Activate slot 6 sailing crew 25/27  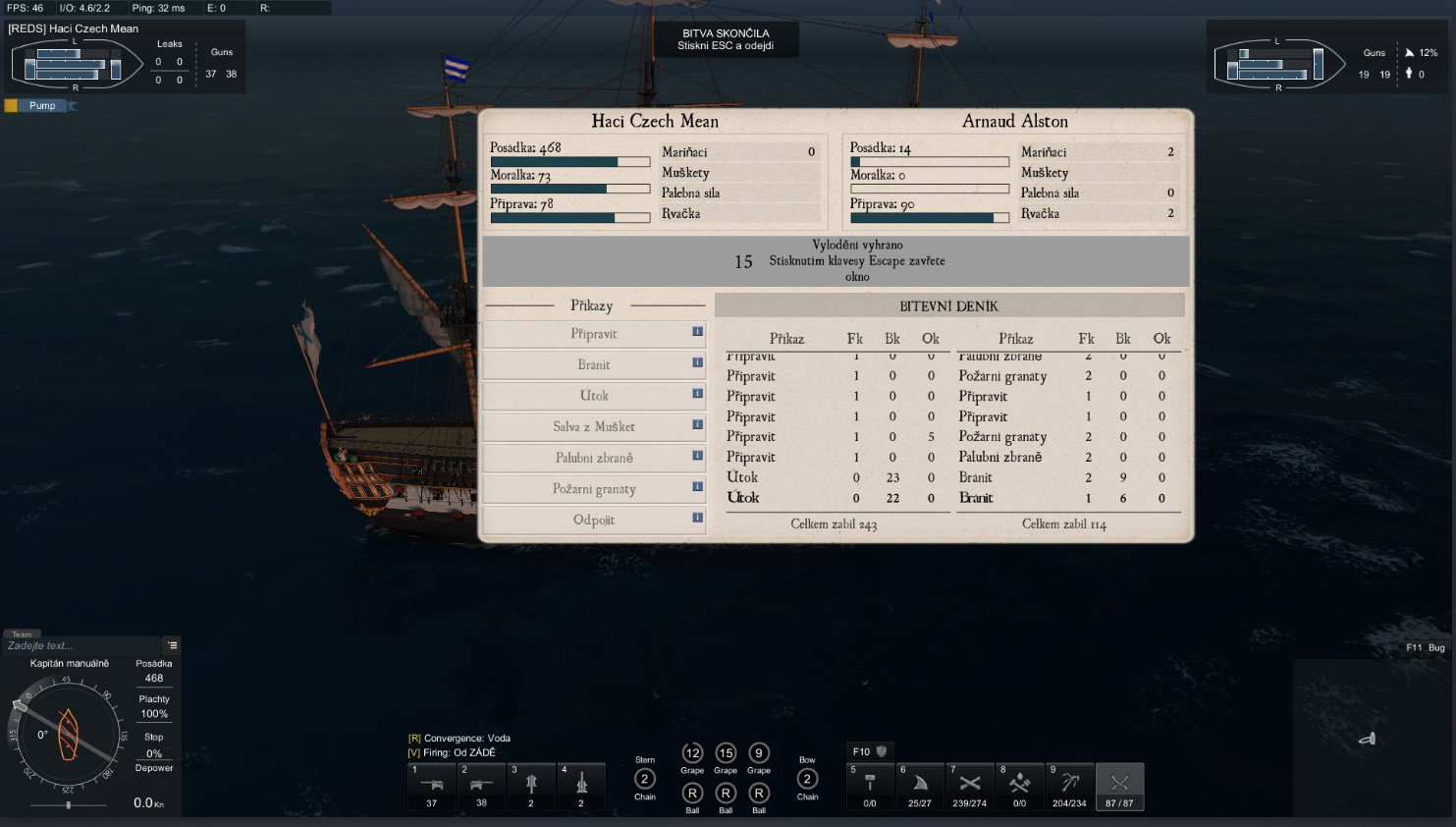pos(920,787)
